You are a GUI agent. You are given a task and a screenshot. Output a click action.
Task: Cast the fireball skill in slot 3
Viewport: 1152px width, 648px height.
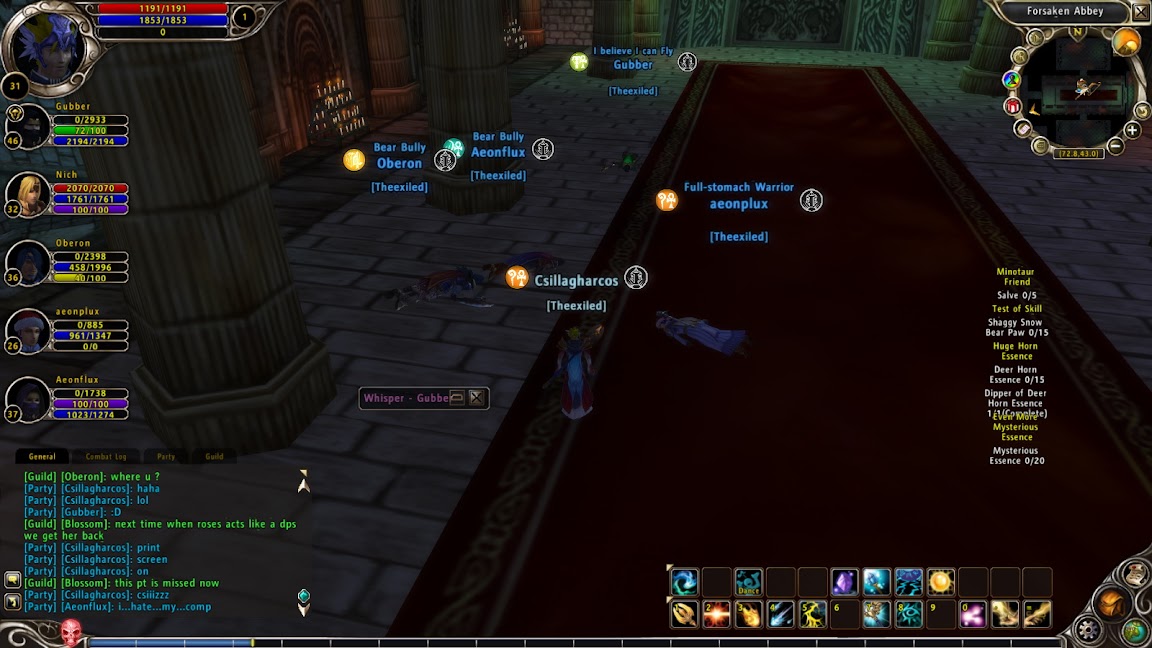(x=748, y=614)
